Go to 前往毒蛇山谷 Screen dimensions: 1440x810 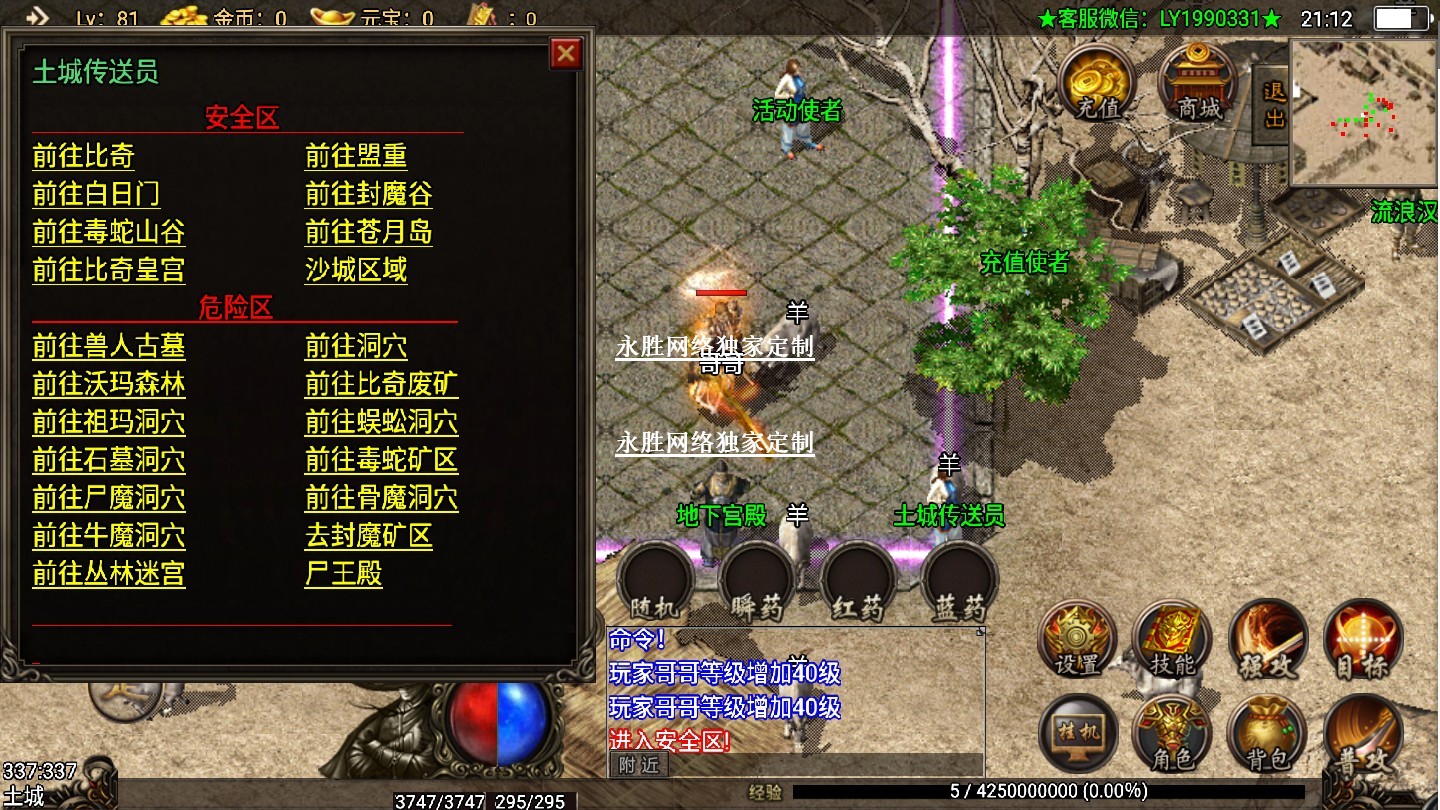click(108, 232)
